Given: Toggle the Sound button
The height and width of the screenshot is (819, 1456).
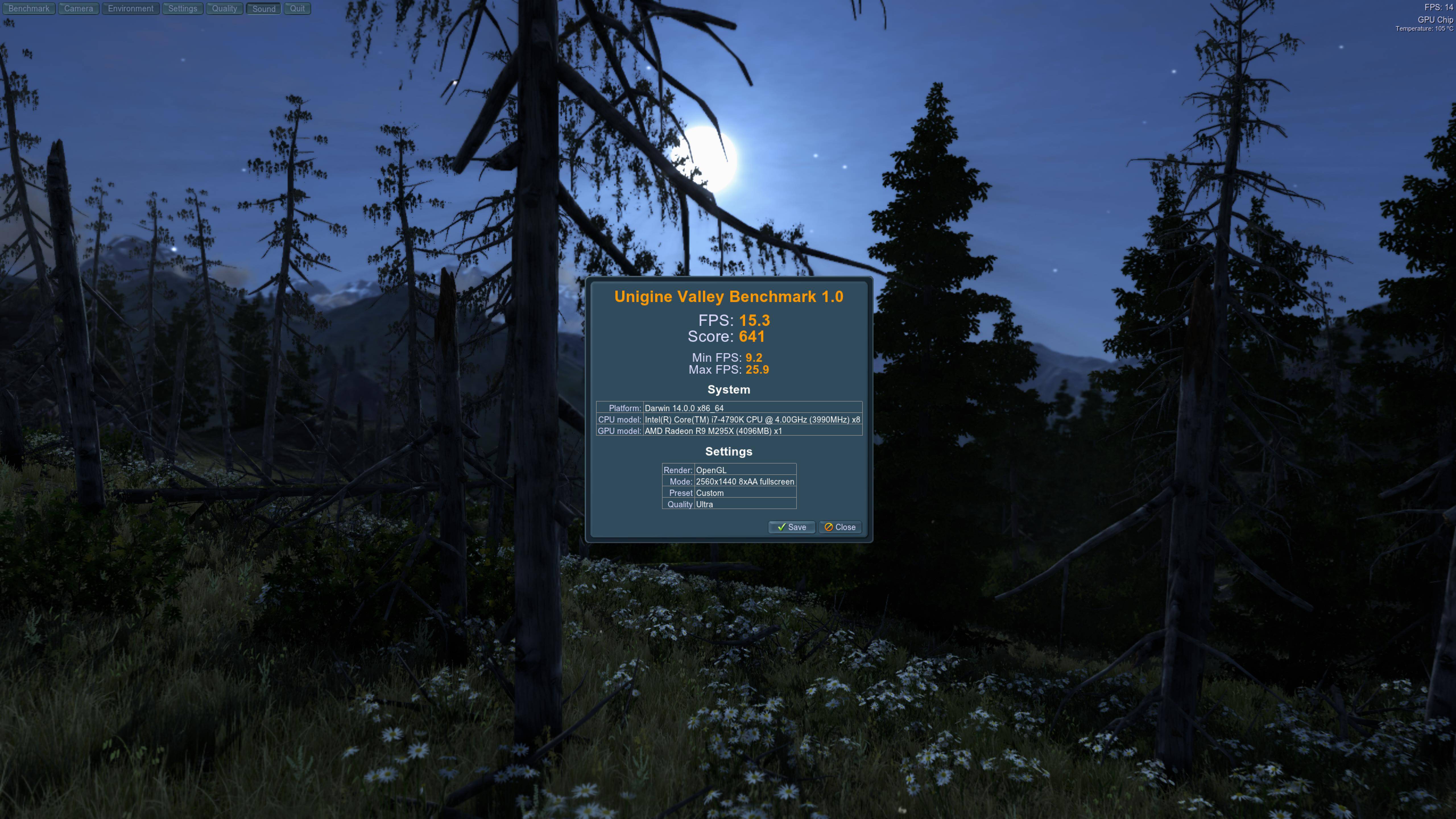Looking at the screenshot, I should (264, 9).
